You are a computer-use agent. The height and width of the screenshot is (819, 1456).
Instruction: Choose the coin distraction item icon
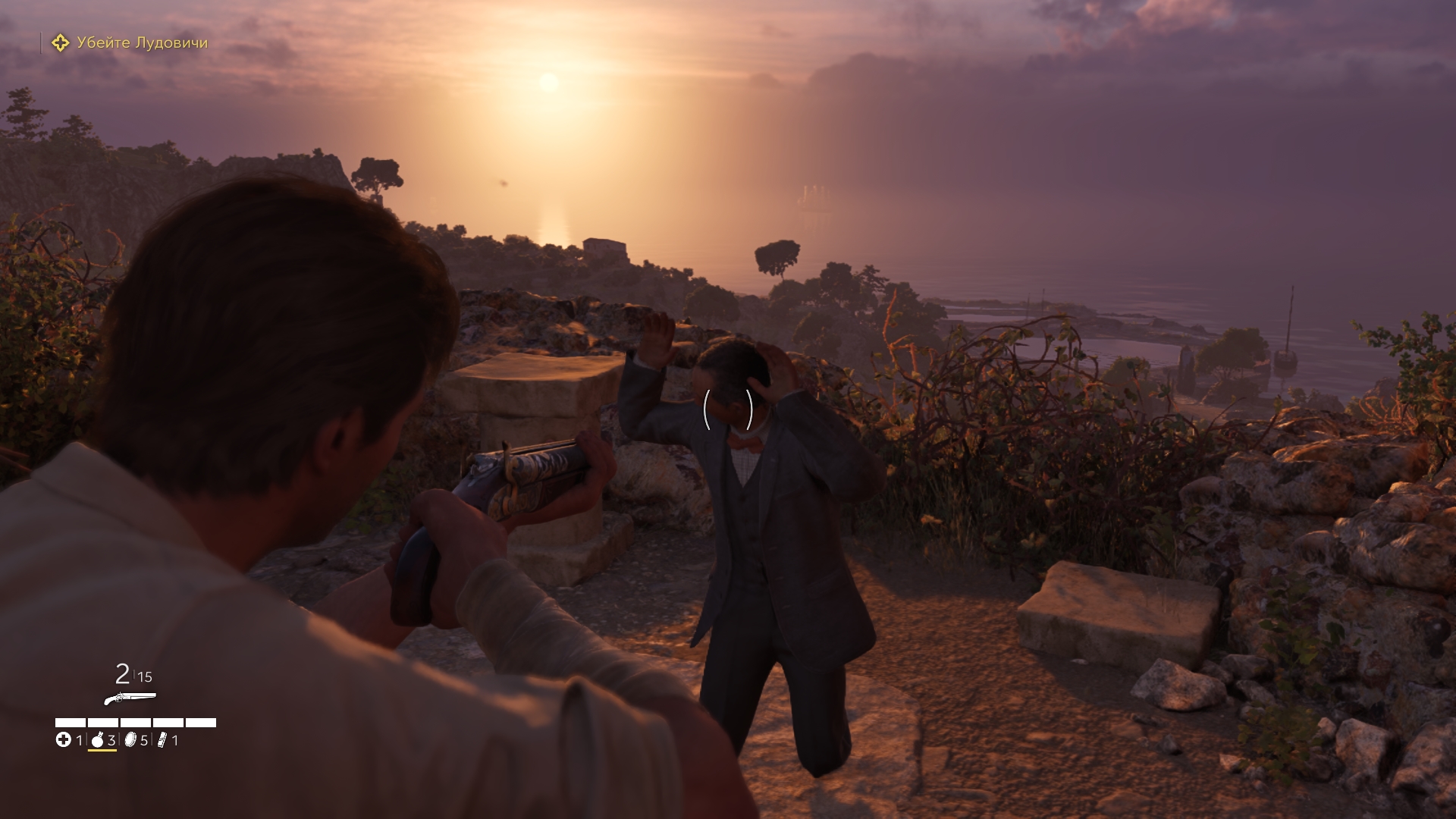tap(130, 740)
